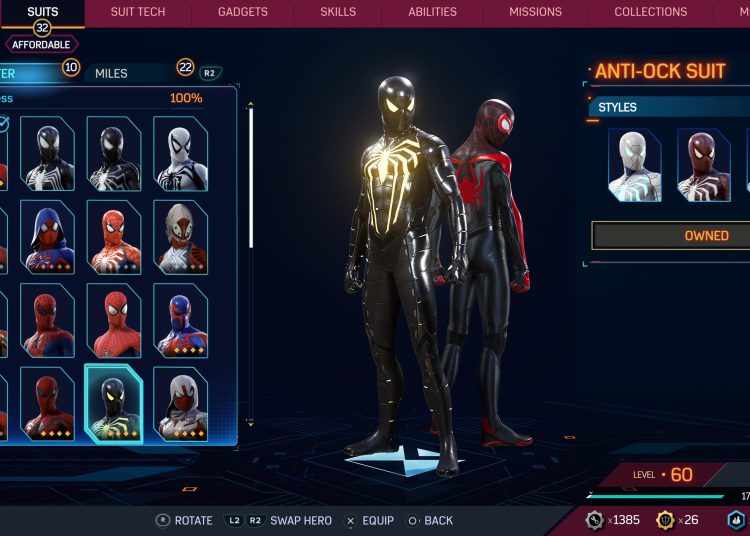Click the Owned button
The height and width of the screenshot is (536, 750).
coord(671,236)
